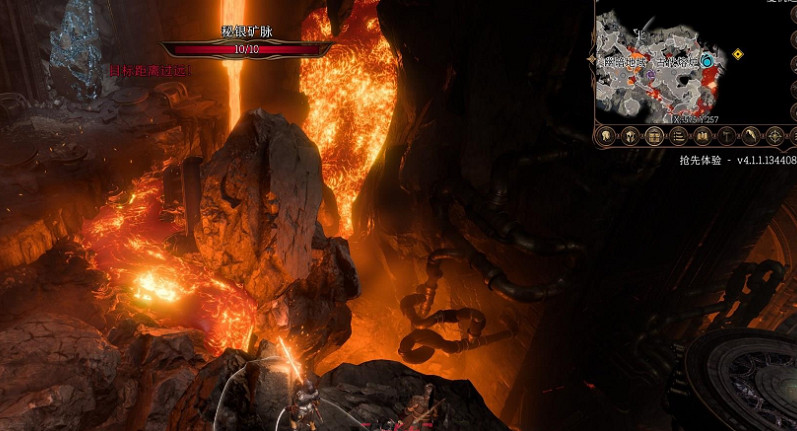The width and height of the screenshot is (797, 431).
Task: Click the hammer icon below the minimap
Action: [726, 136]
